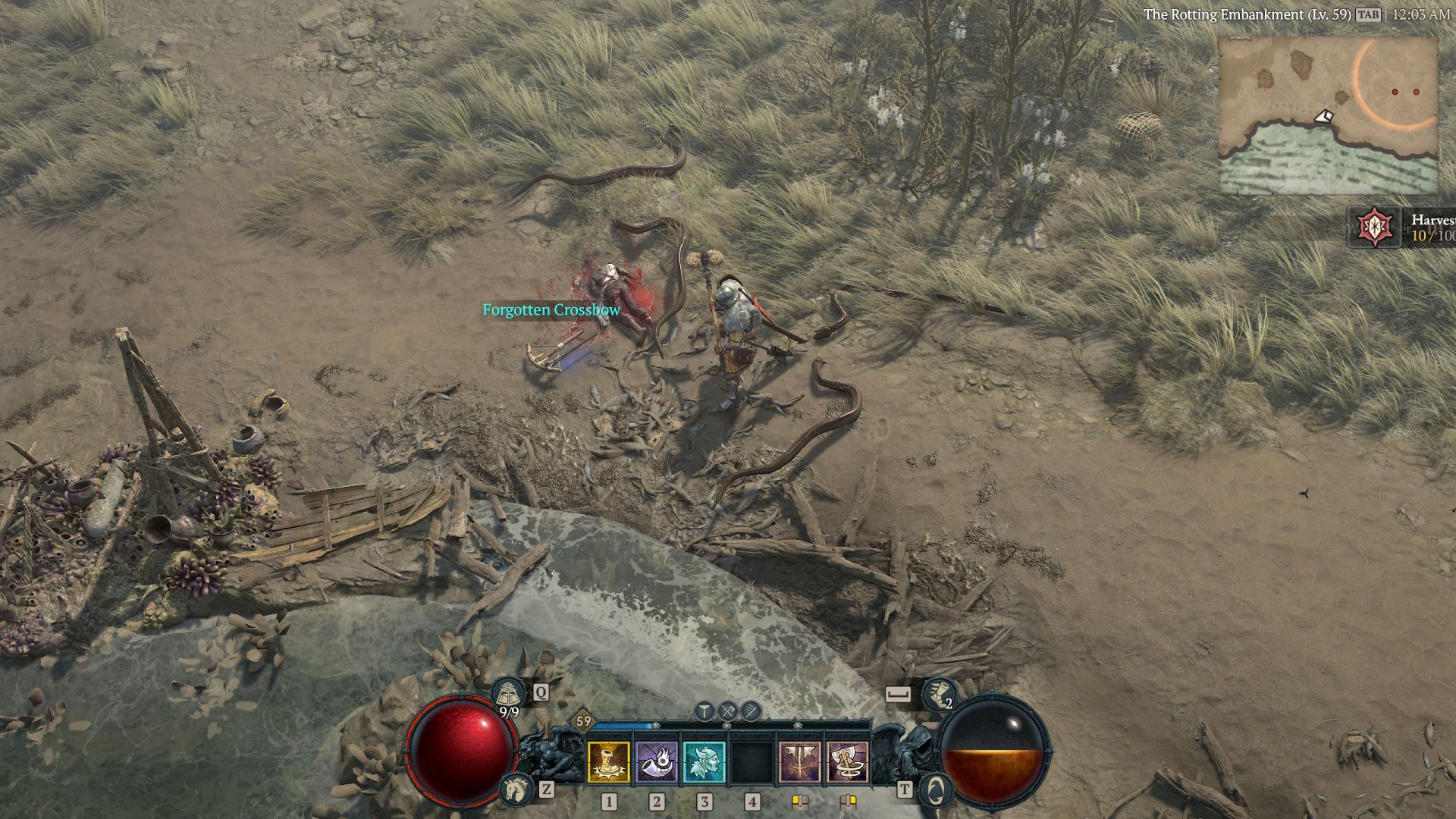
Task: Use the evade boot icon
Action: (x=937, y=693)
